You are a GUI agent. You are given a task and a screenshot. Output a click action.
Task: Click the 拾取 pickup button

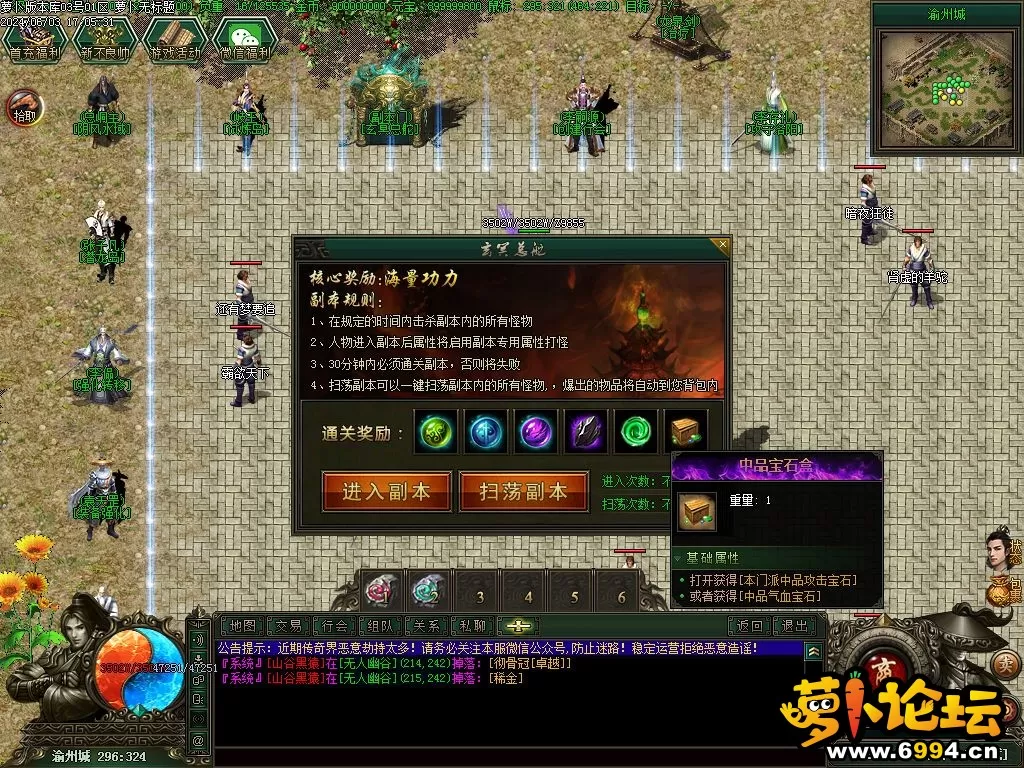(x=24, y=105)
